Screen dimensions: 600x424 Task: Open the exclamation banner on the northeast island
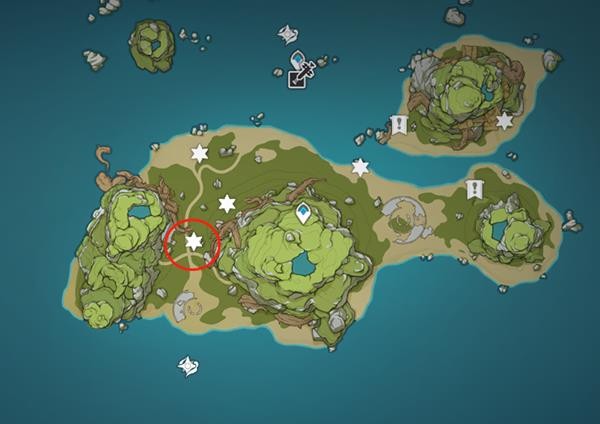pos(399,126)
